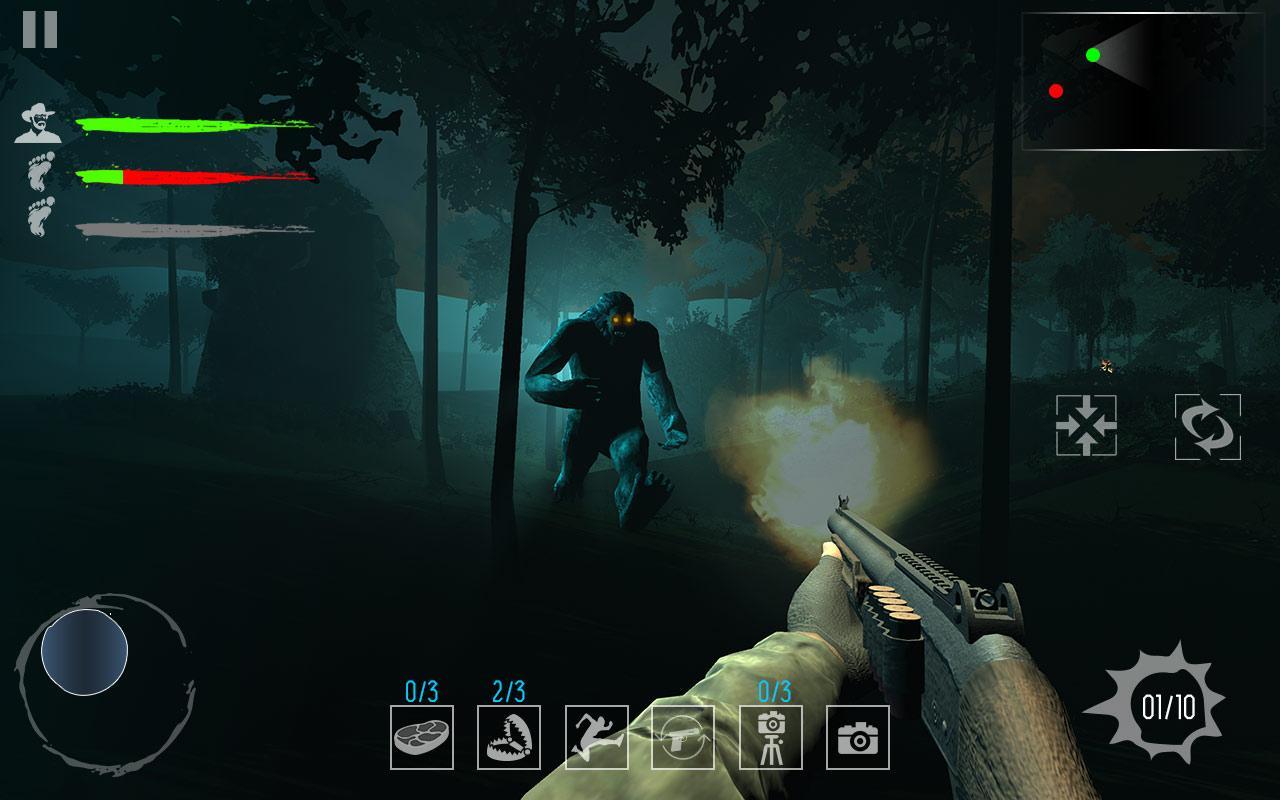Image resolution: width=1280 pixels, height=800 pixels.
Task: Take a photo with the camera
Action: pyautogui.click(x=858, y=737)
